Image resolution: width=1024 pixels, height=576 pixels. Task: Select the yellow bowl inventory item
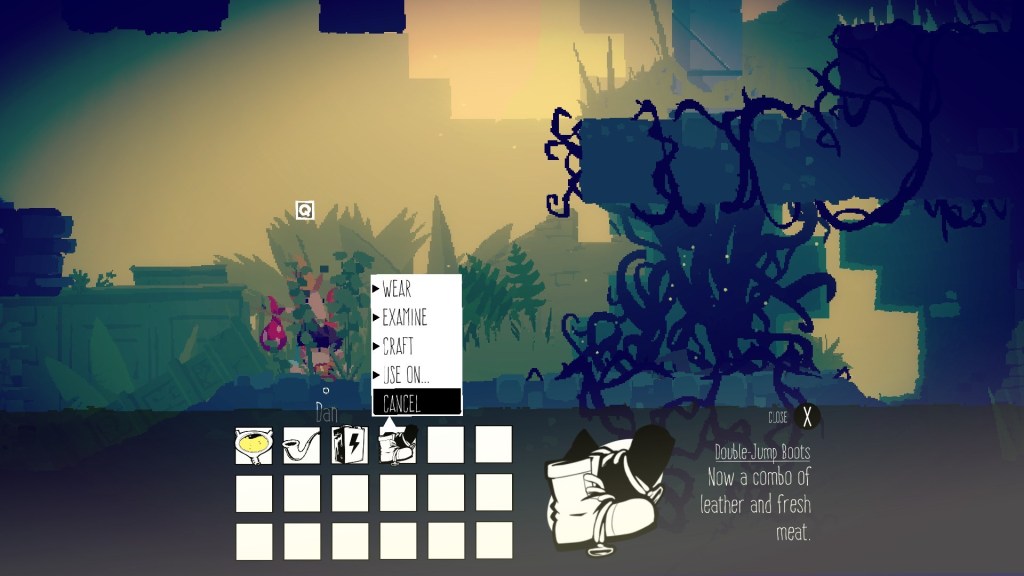[254, 445]
